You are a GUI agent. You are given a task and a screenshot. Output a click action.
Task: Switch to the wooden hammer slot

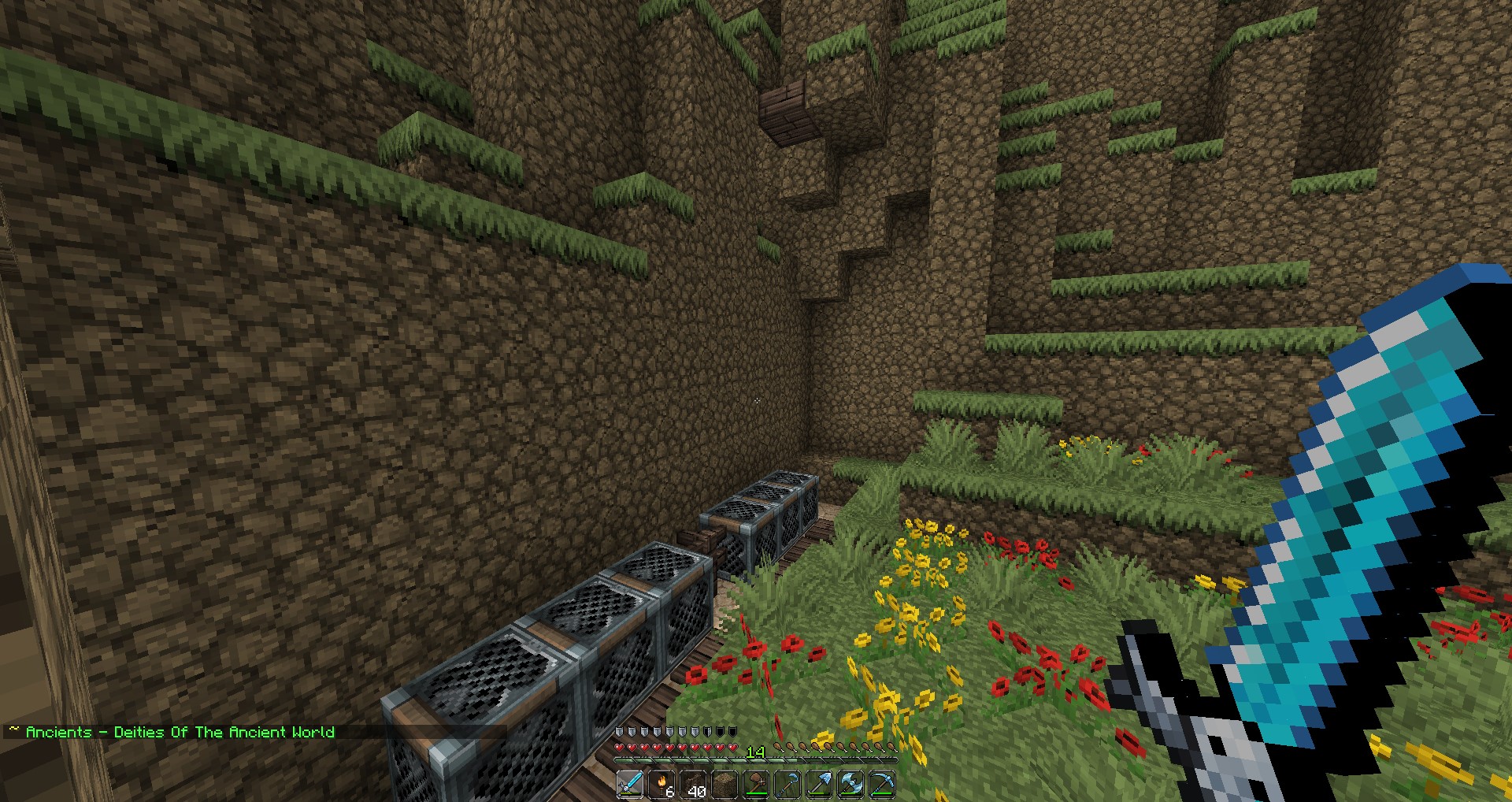(x=756, y=785)
